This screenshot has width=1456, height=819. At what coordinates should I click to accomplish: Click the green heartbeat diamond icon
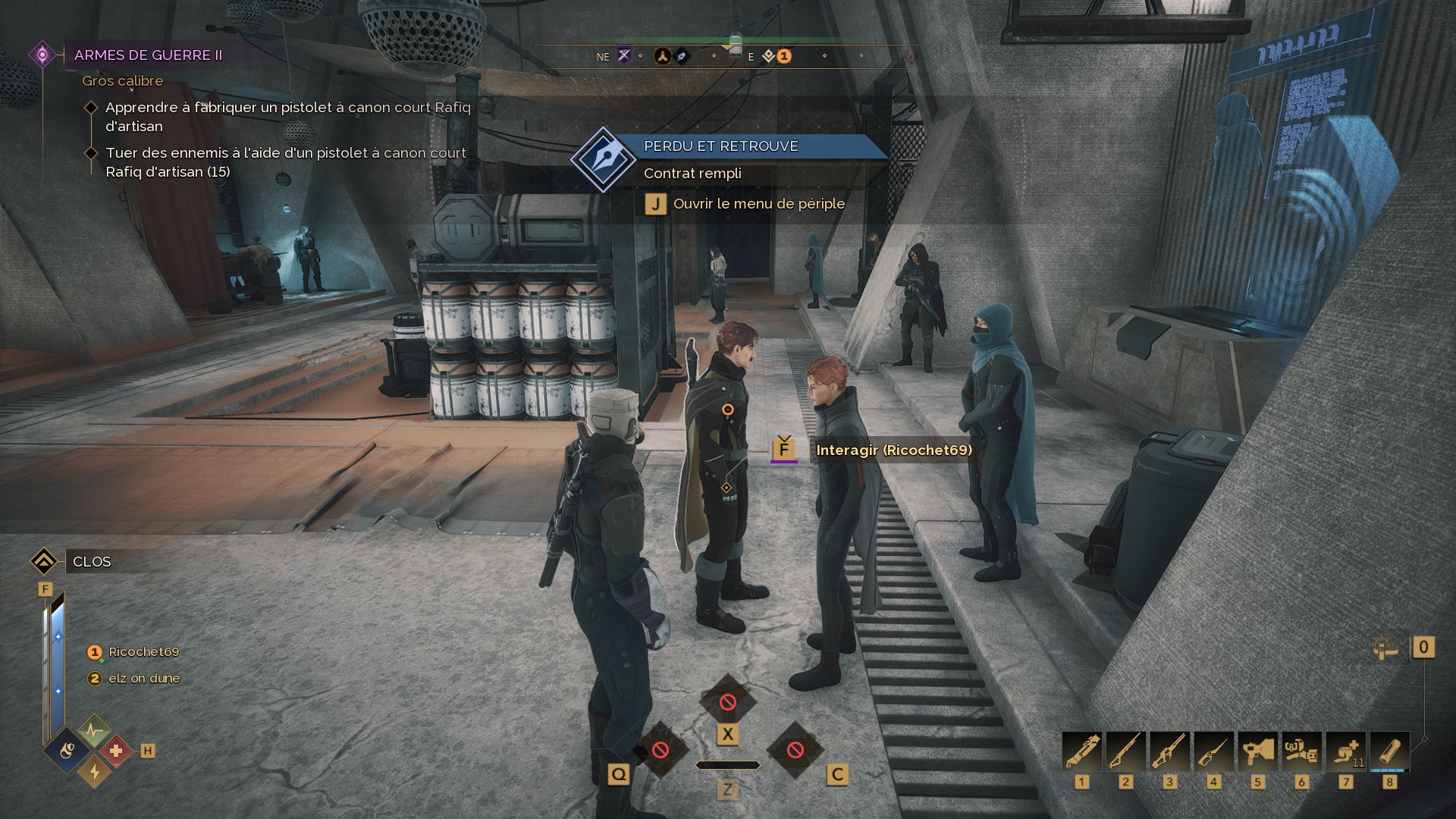(94, 731)
